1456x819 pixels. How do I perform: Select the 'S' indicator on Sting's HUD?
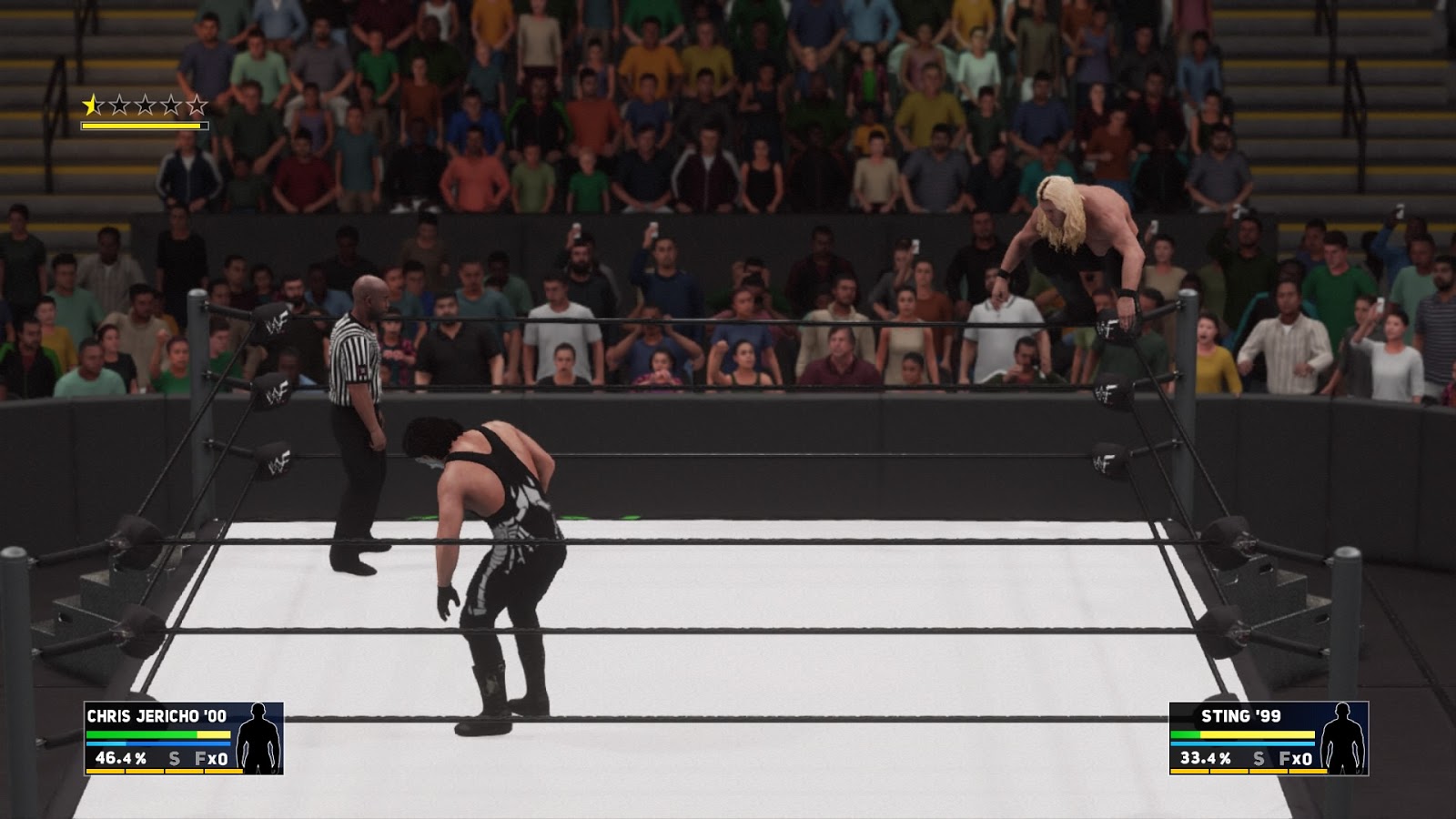pyautogui.click(x=1259, y=755)
